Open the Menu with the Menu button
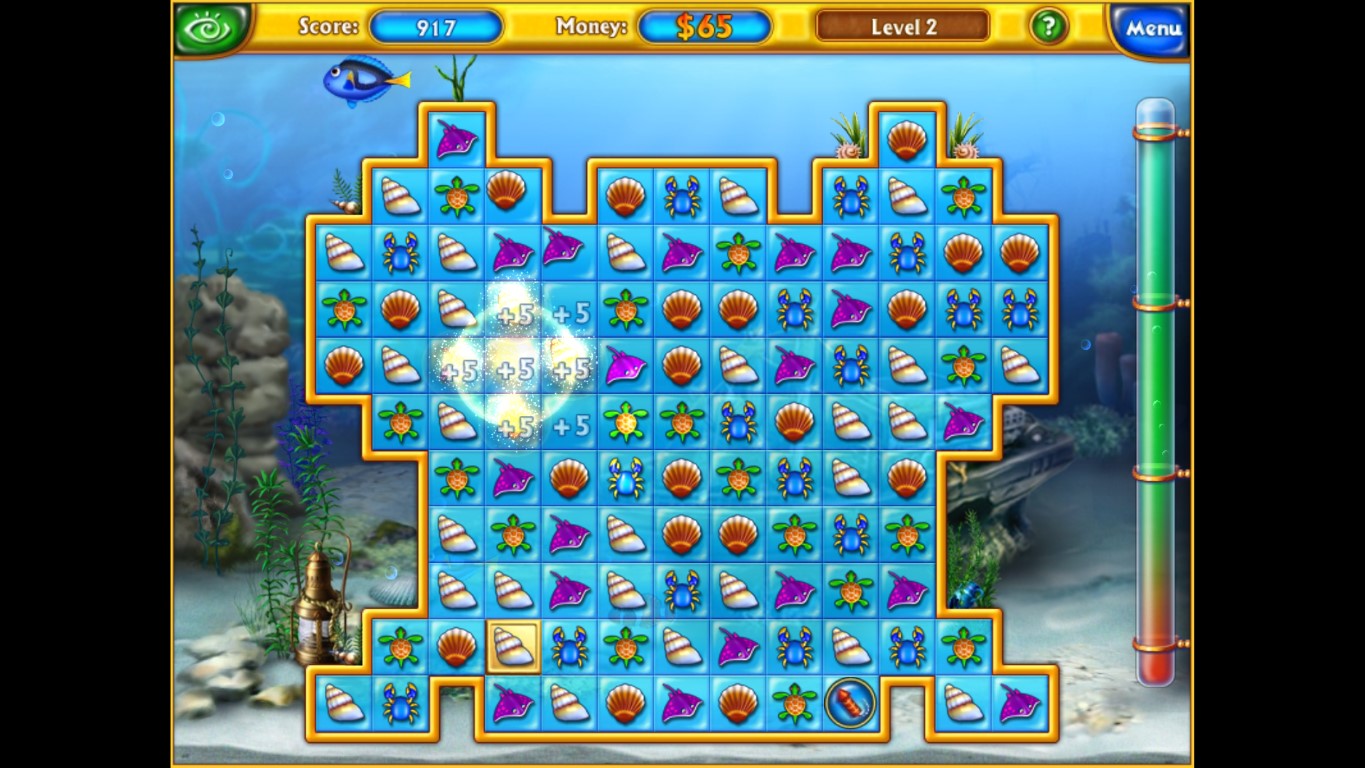The height and width of the screenshot is (768, 1365). (x=1149, y=29)
